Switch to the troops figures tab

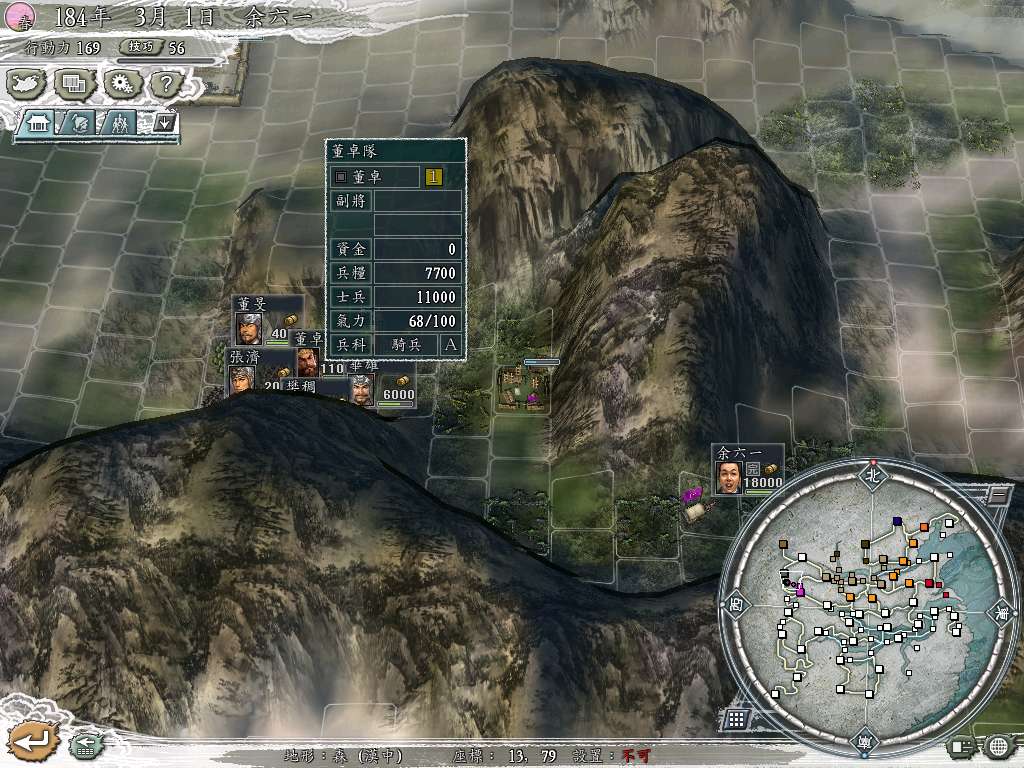[119, 124]
